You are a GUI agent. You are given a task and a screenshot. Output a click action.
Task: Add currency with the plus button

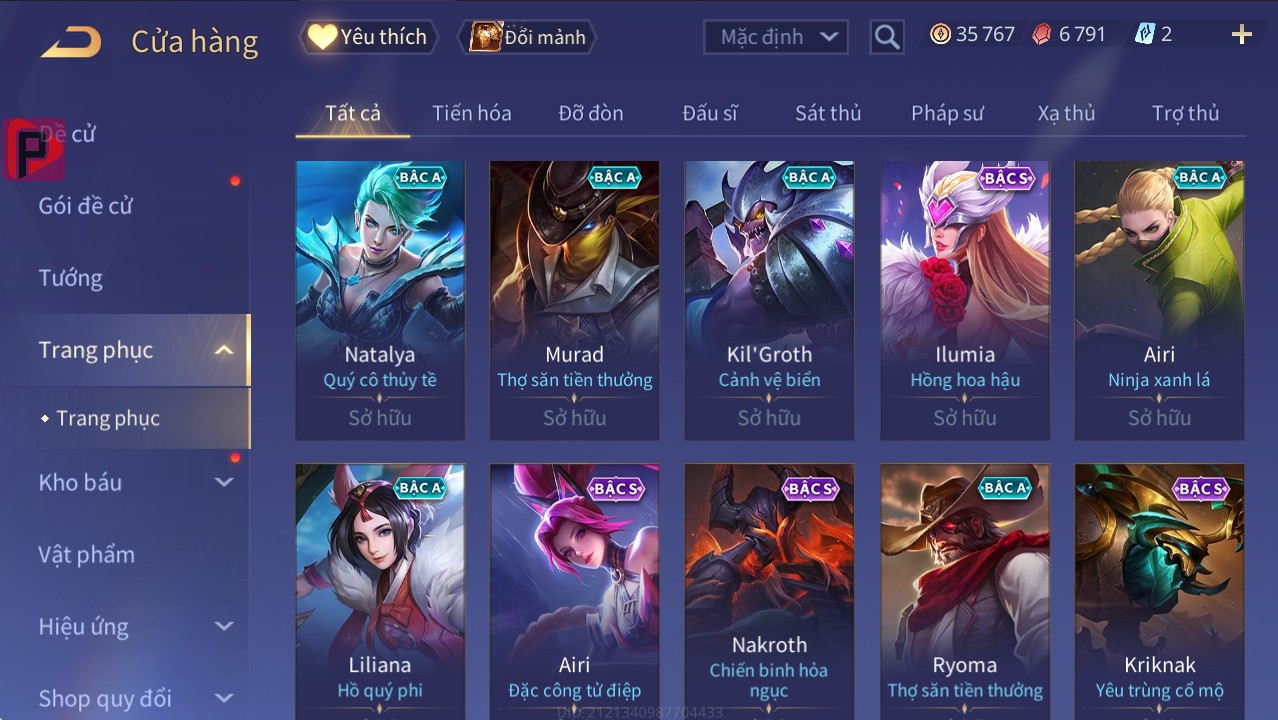pyautogui.click(x=1241, y=35)
